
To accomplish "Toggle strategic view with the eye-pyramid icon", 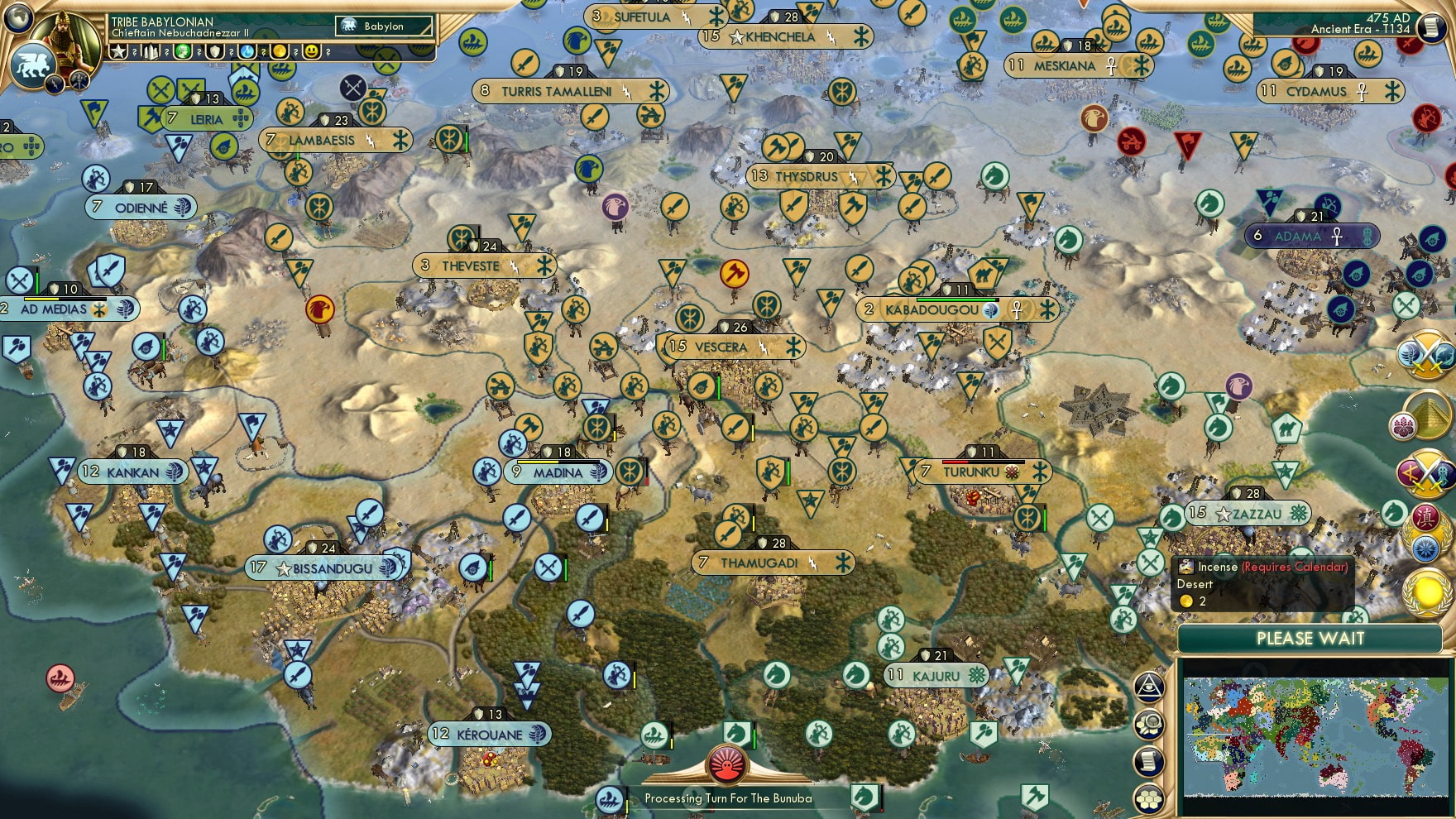I will pos(1149,687).
